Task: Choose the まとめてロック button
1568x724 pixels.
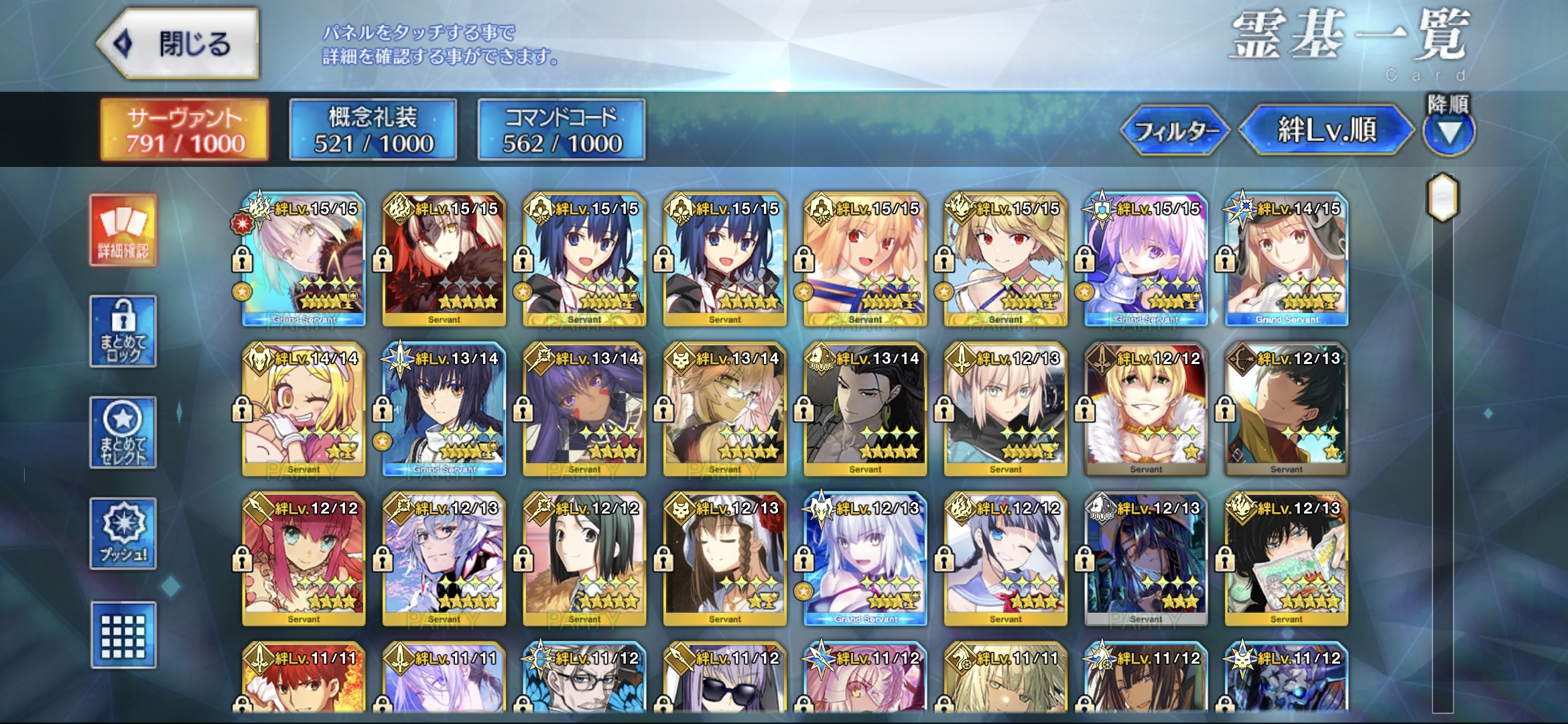Action: (123, 331)
